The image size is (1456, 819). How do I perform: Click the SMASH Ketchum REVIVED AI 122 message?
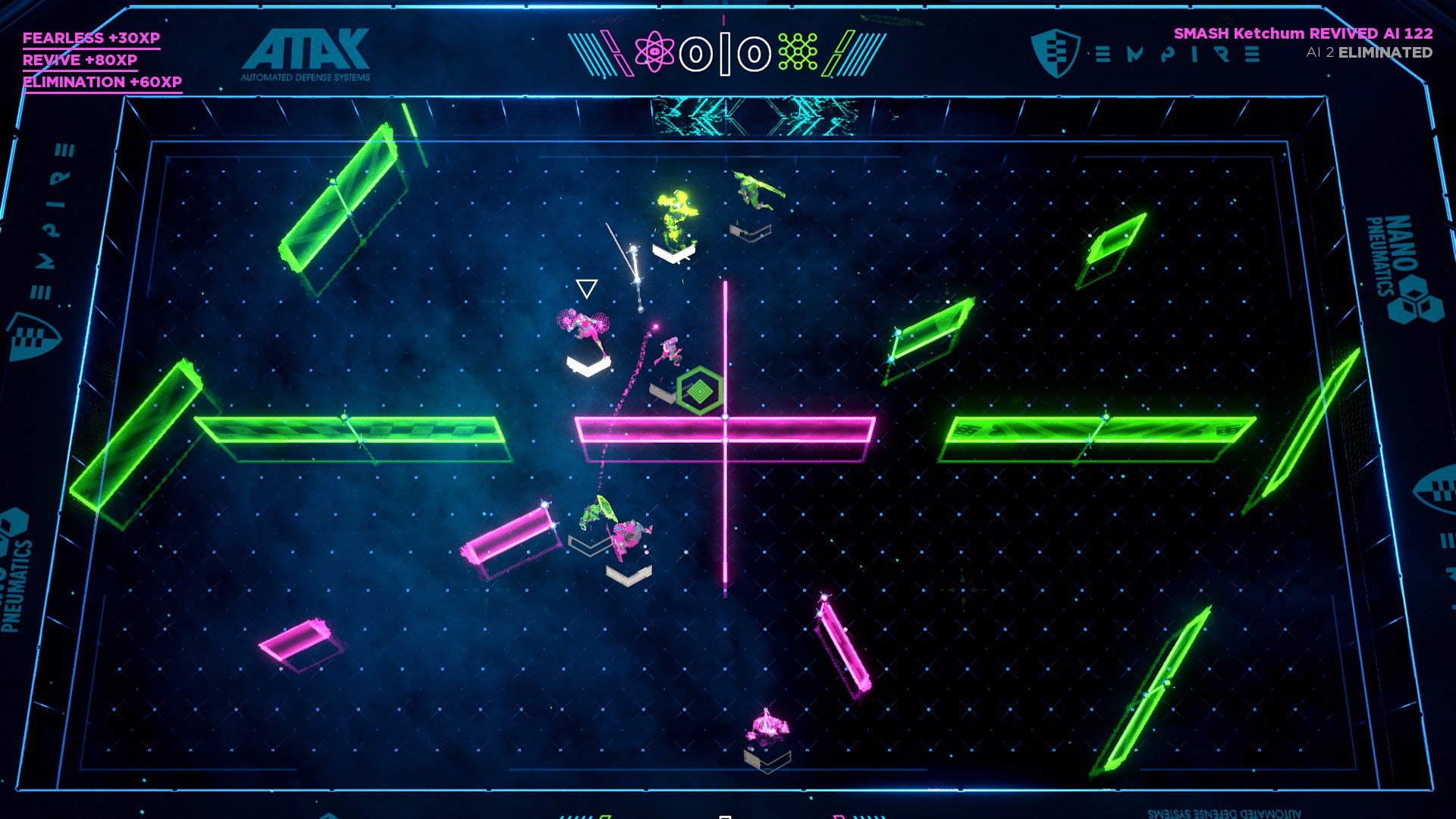[x=1303, y=33]
